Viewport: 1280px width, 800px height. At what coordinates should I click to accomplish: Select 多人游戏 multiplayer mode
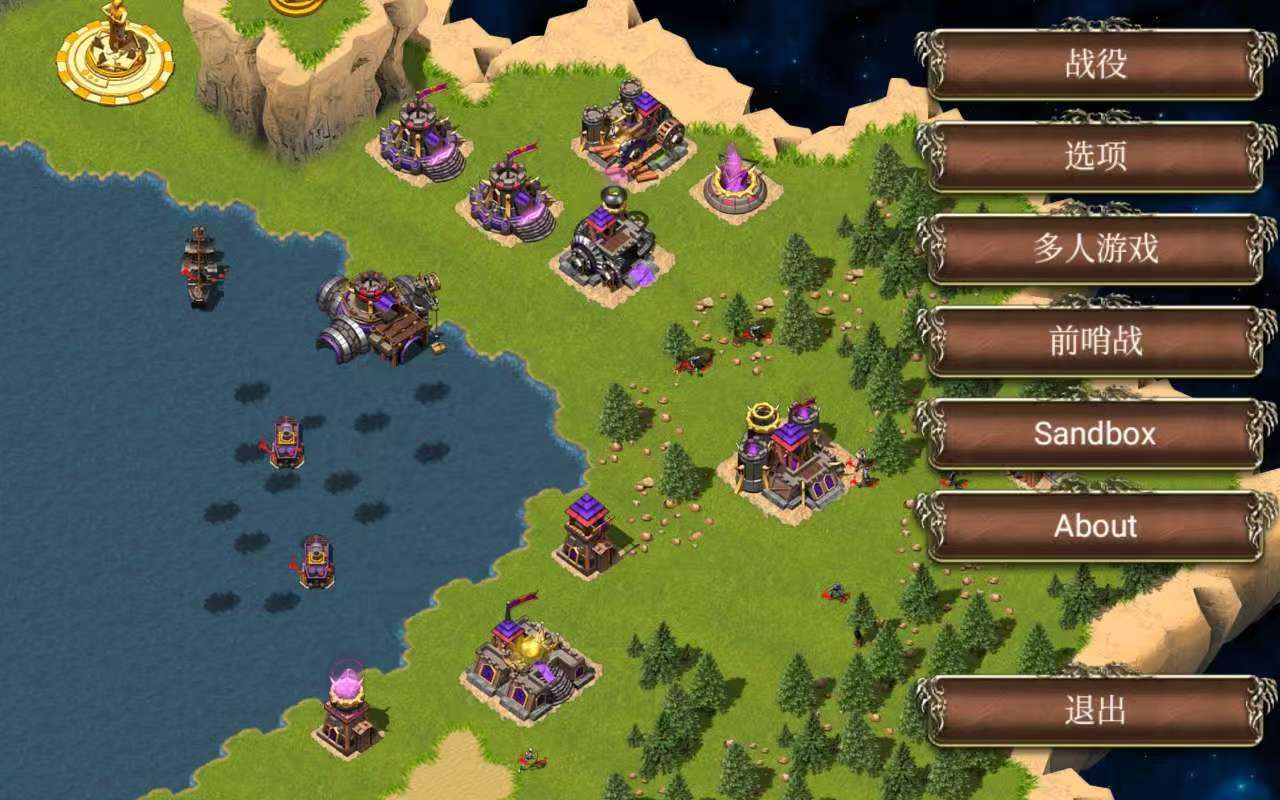[1096, 248]
